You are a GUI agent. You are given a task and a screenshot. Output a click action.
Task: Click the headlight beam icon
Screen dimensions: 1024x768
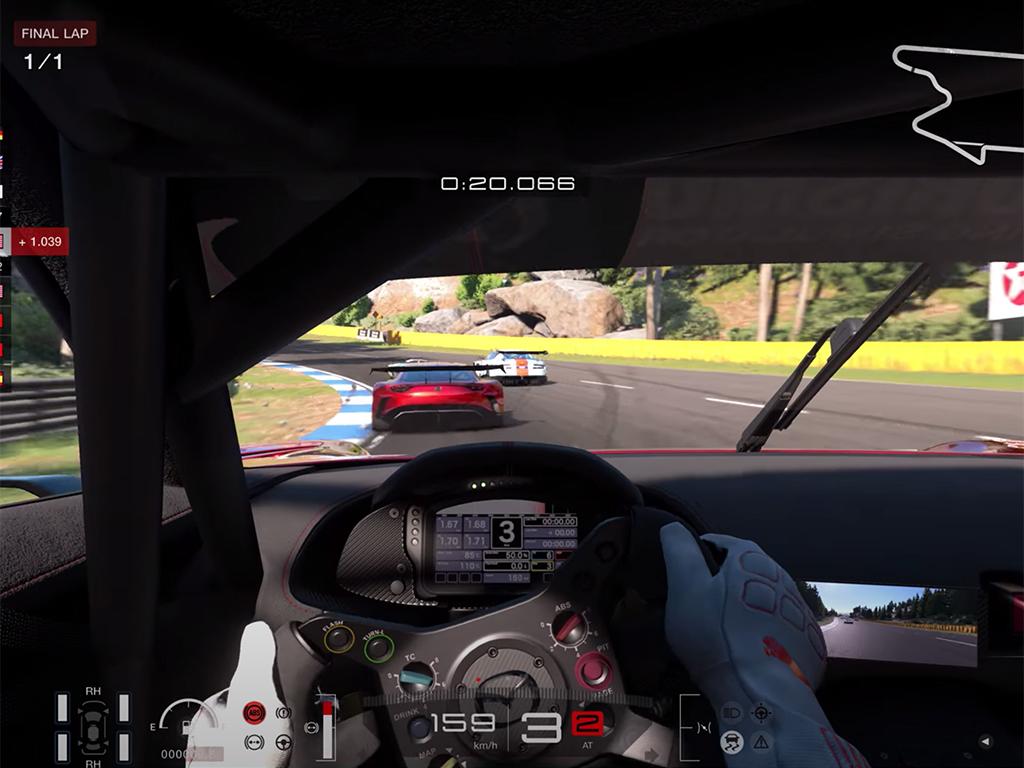coord(732,713)
